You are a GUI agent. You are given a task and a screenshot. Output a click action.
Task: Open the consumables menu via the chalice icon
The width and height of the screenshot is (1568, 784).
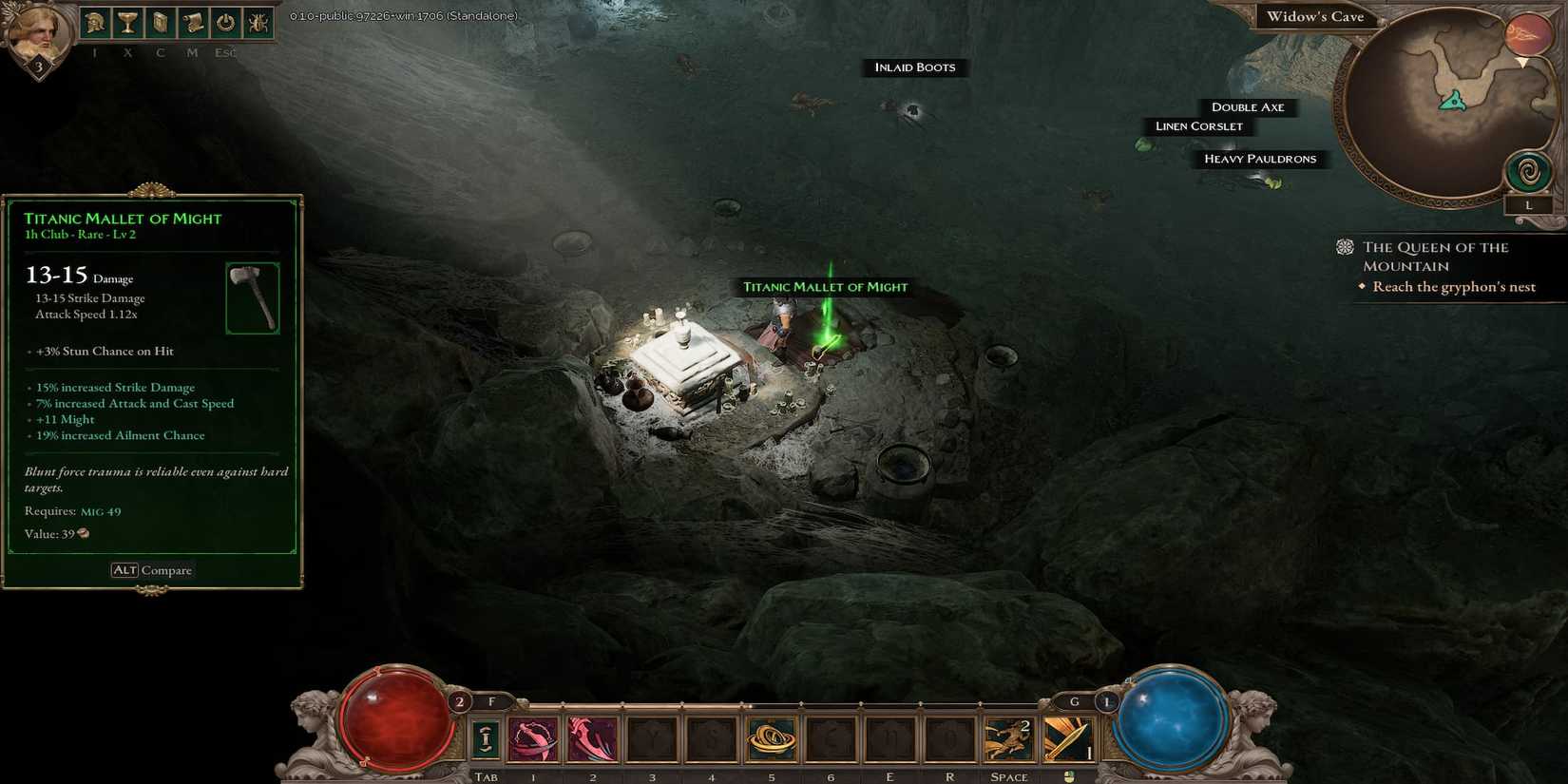(x=127, y=21)
